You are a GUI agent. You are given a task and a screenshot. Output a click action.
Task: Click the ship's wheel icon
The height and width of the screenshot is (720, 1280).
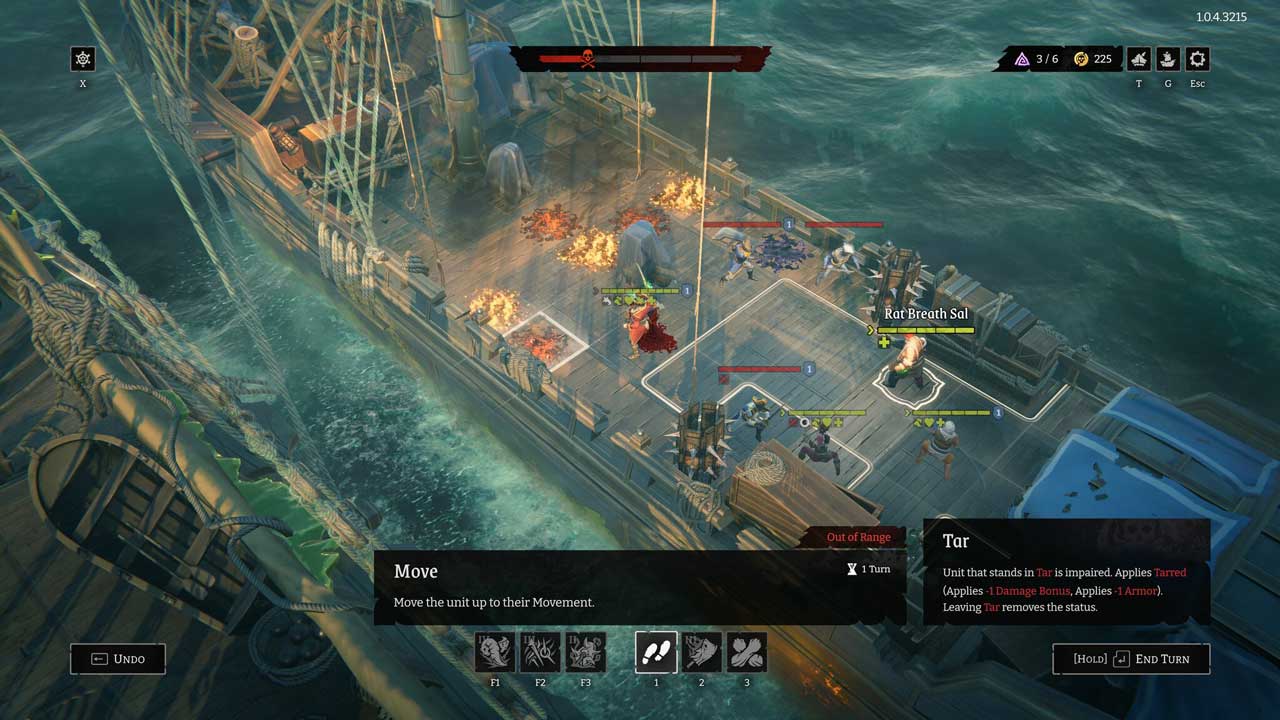[83, 59]
